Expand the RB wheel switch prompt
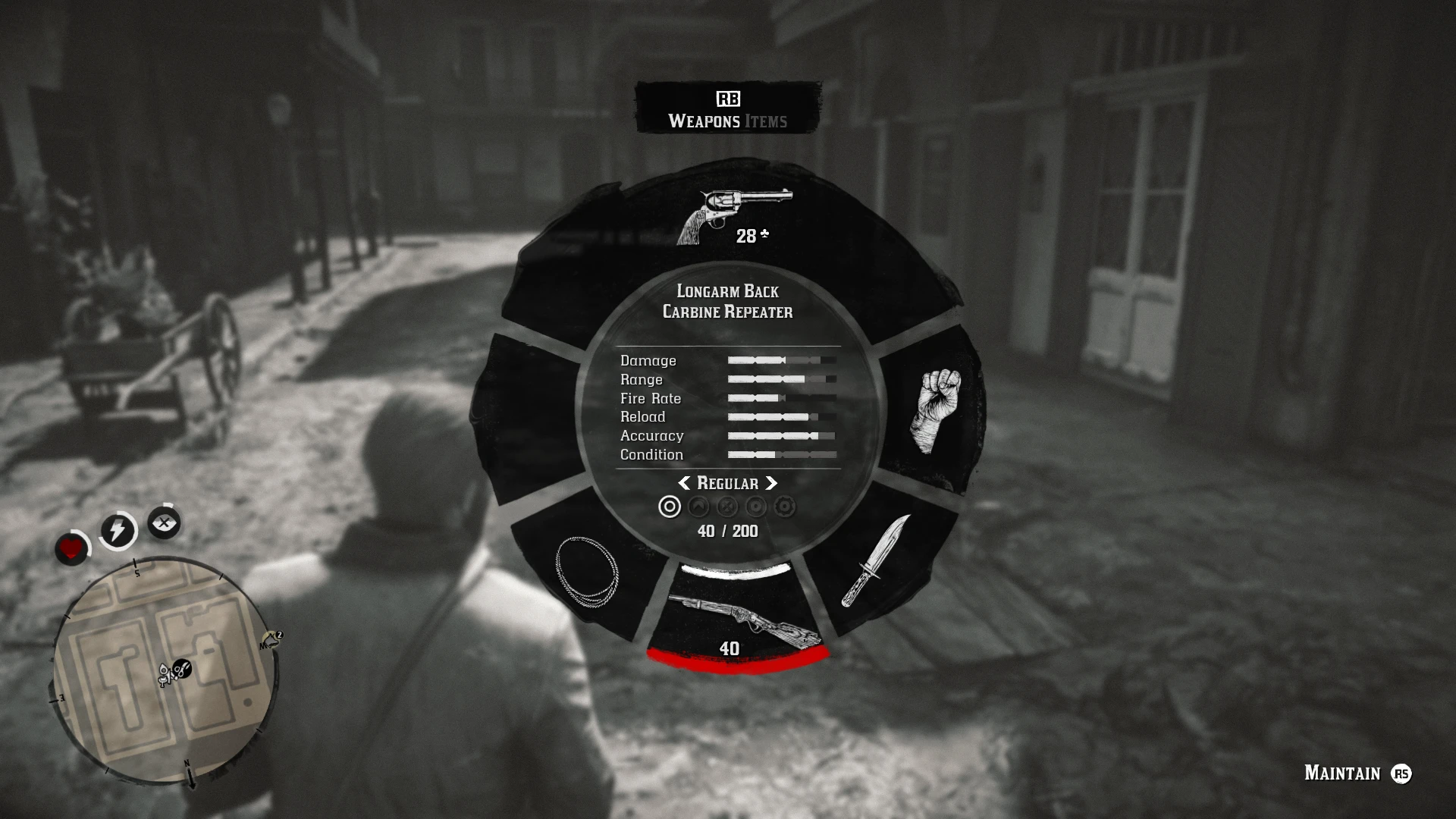The width and height of the screenshot is (1456, 819). pyautogui.click(x=726, y=99)
